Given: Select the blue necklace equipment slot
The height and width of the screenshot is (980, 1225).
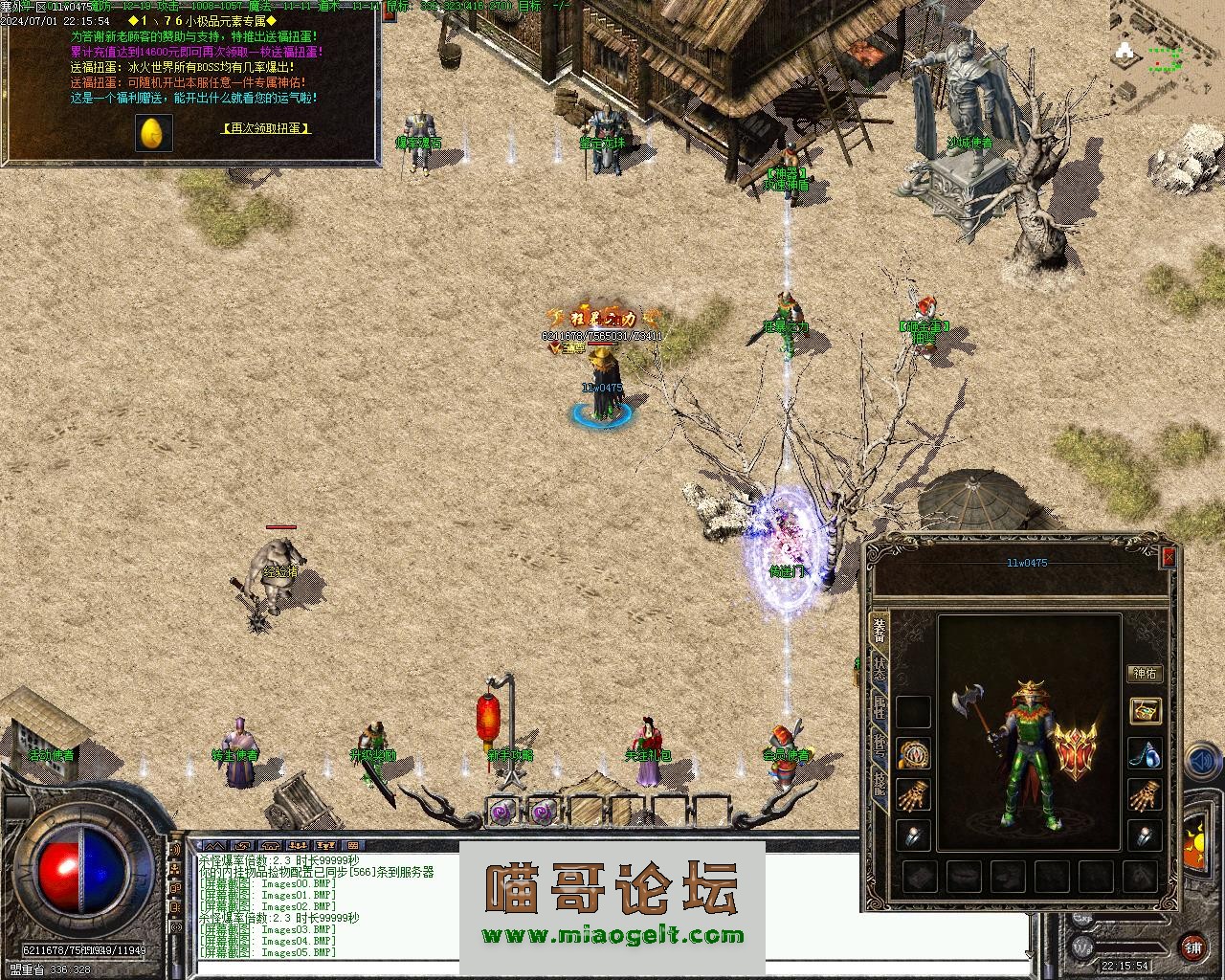Looking at the screenshot, I should [x=1145, y=753].
